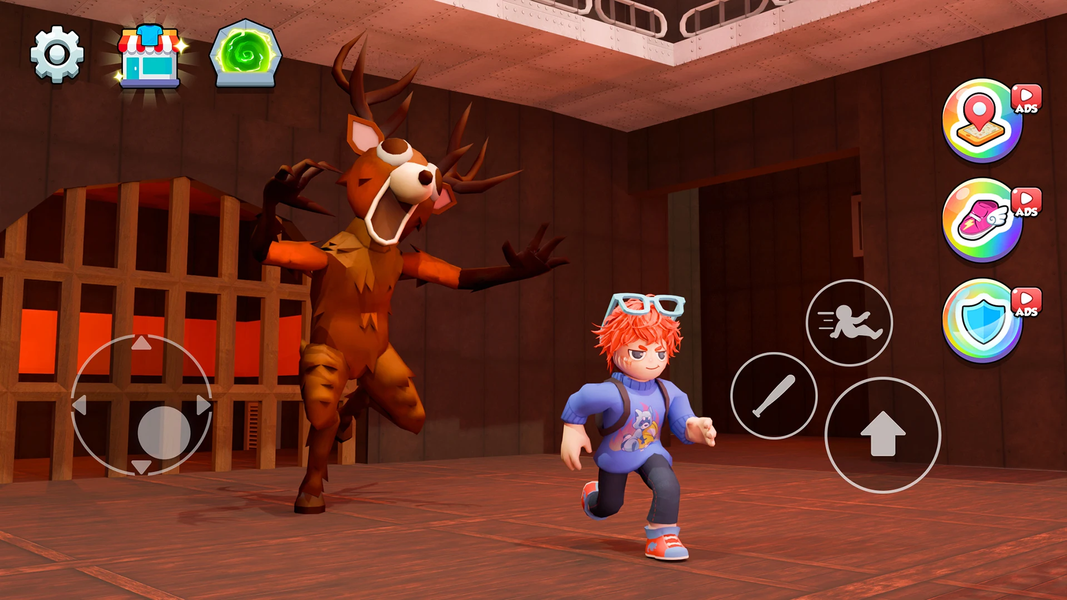The width and height of the screenshot is (1067, 600).
Task: Tap the green portal icon
Action: click(244, 55)
